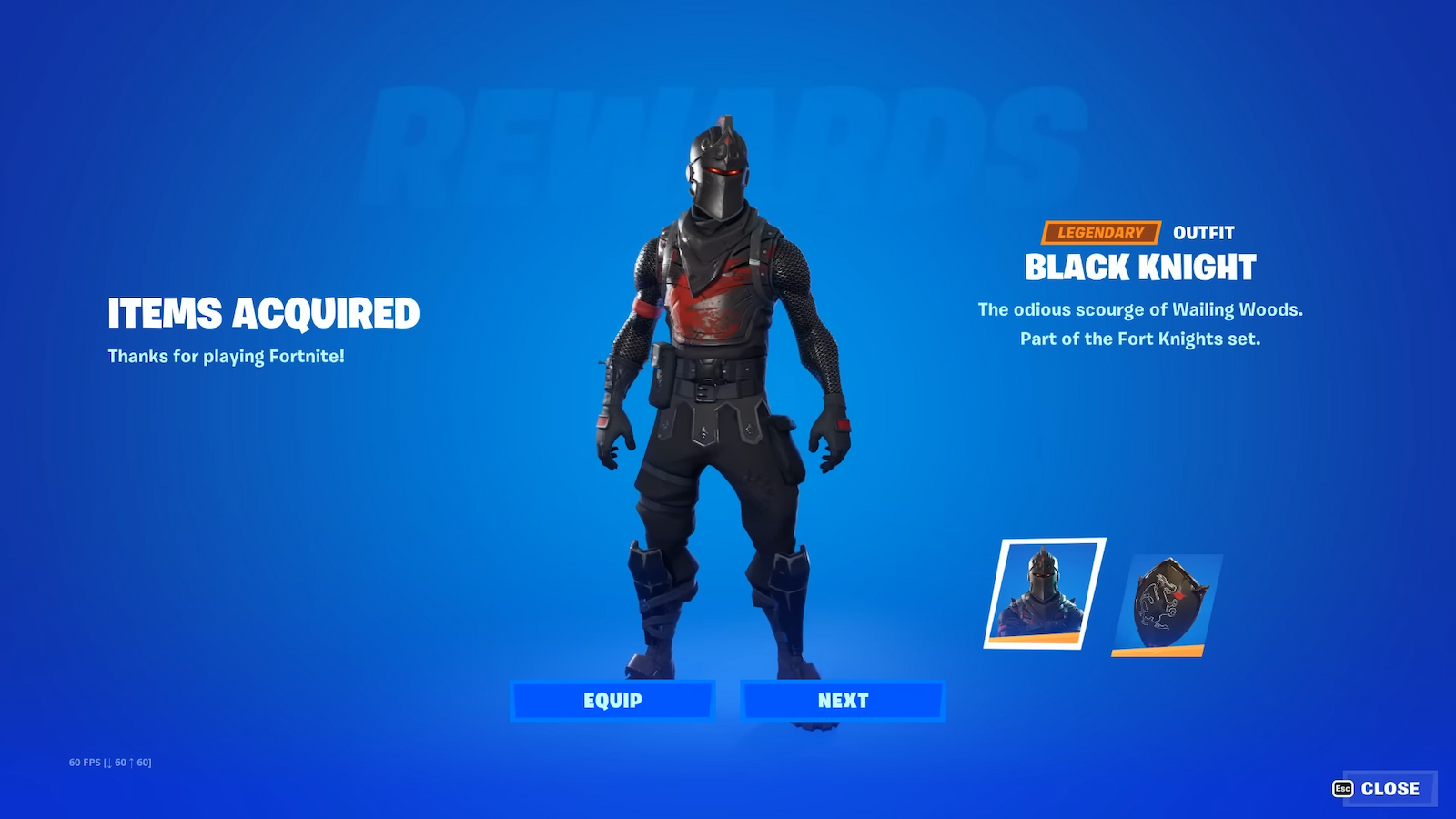Click the Wailing Woods description text
1456x819 pixels.
[1140, 309]
